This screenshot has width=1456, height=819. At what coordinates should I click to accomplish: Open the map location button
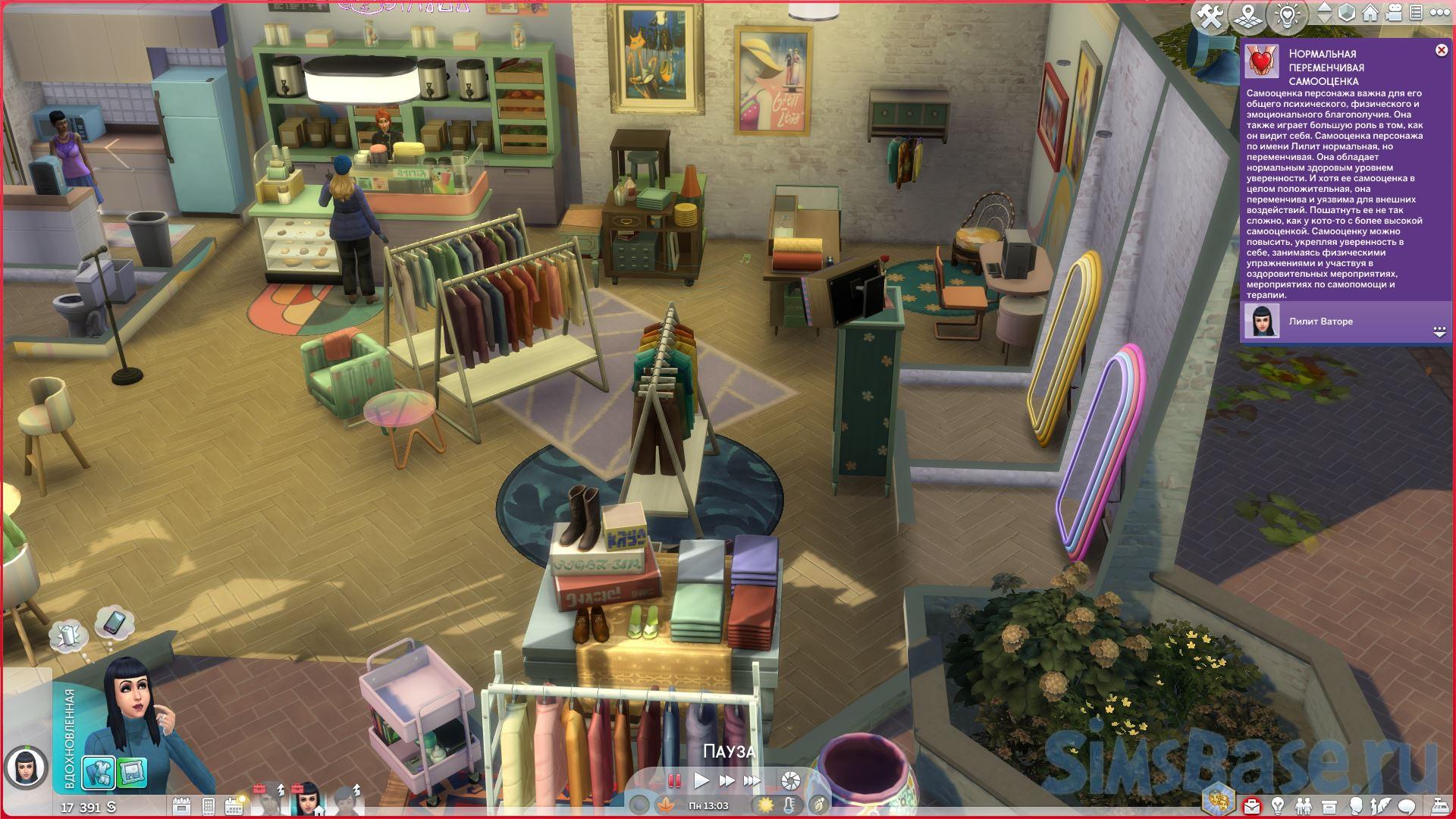pyautogui.click(x=1247, y=16)
